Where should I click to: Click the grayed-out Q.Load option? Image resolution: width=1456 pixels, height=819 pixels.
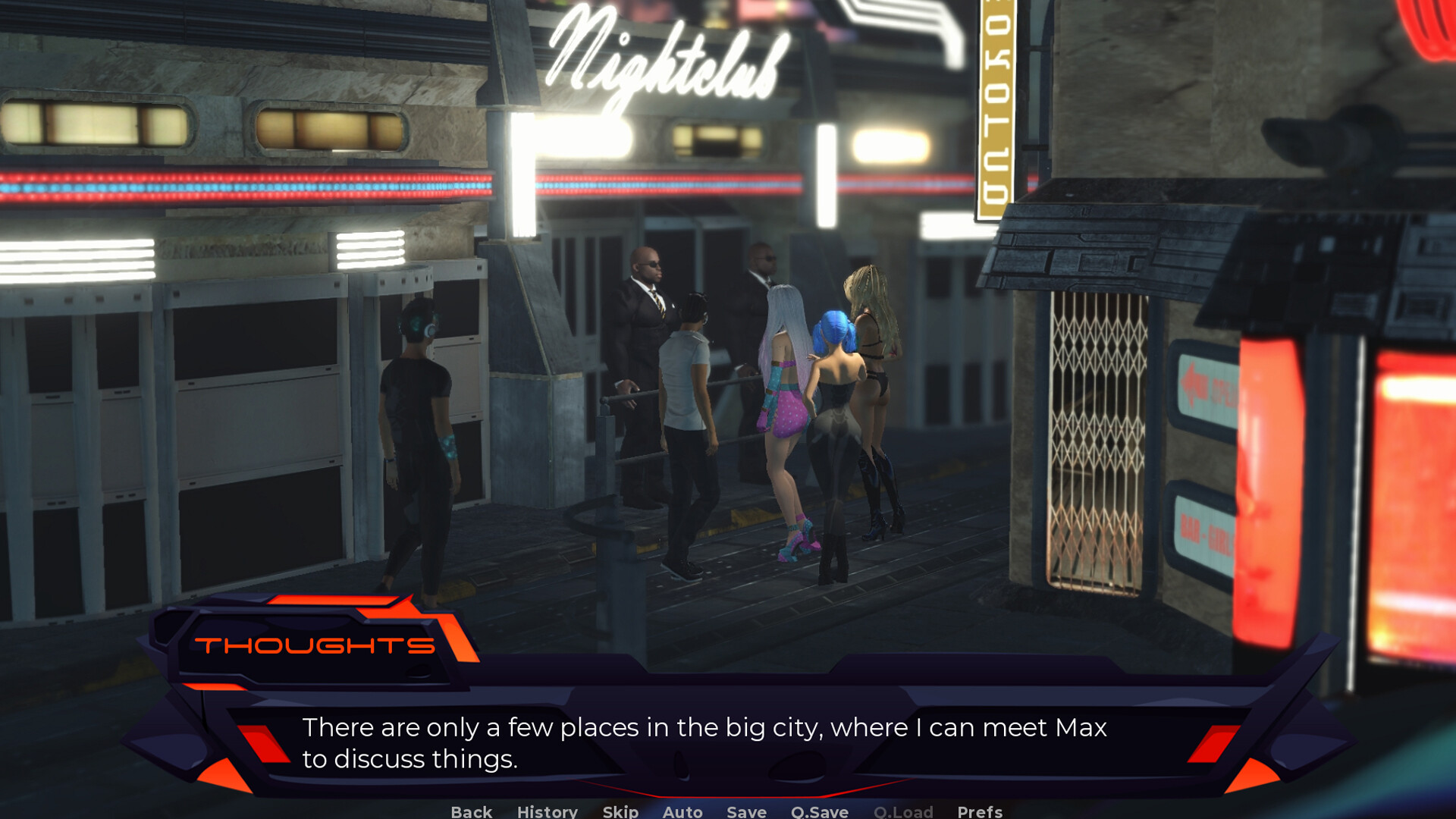[903, 811]
